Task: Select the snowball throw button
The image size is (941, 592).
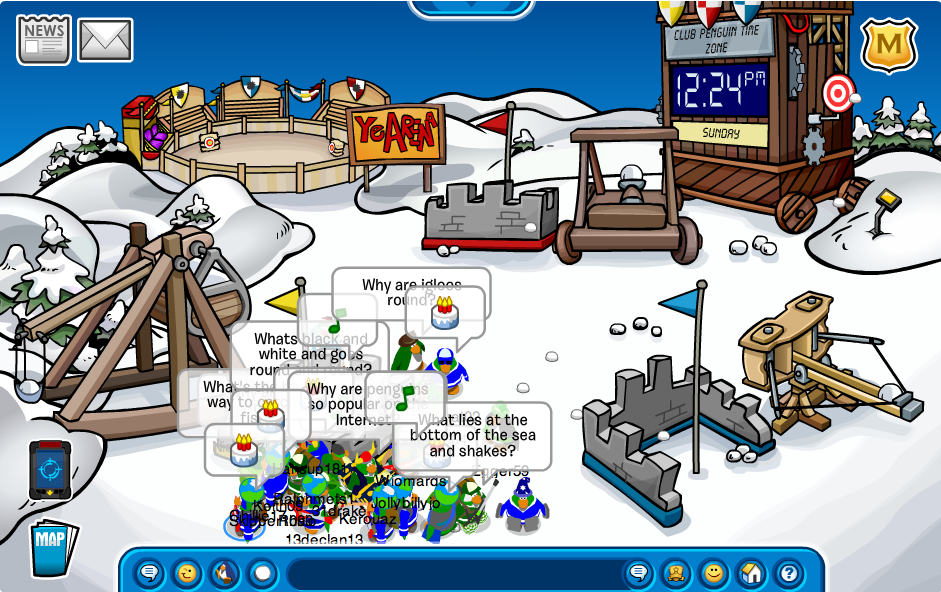Action: pos(262,574)
